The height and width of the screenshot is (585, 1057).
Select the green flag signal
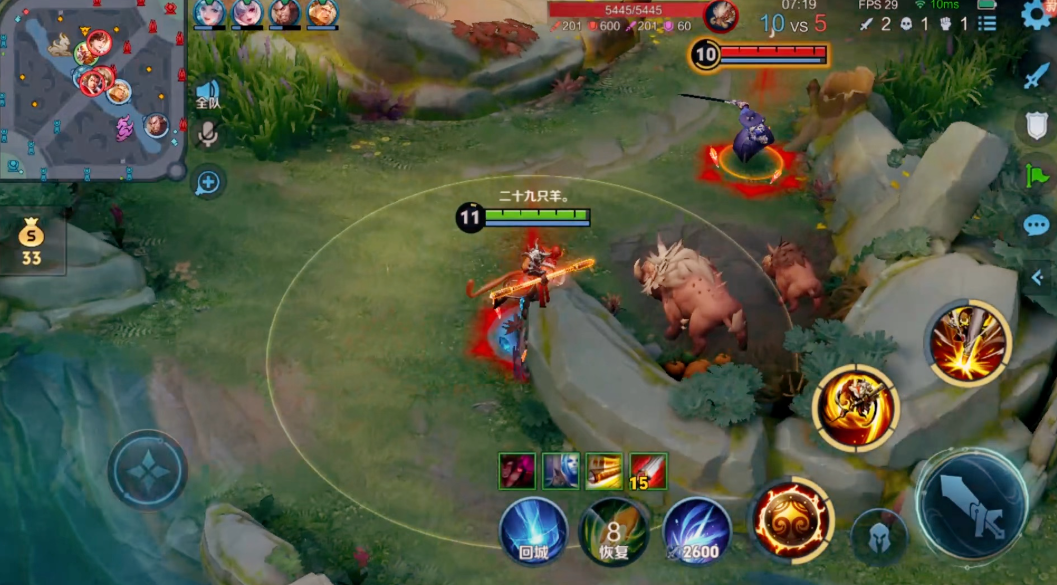(1036, 176)
